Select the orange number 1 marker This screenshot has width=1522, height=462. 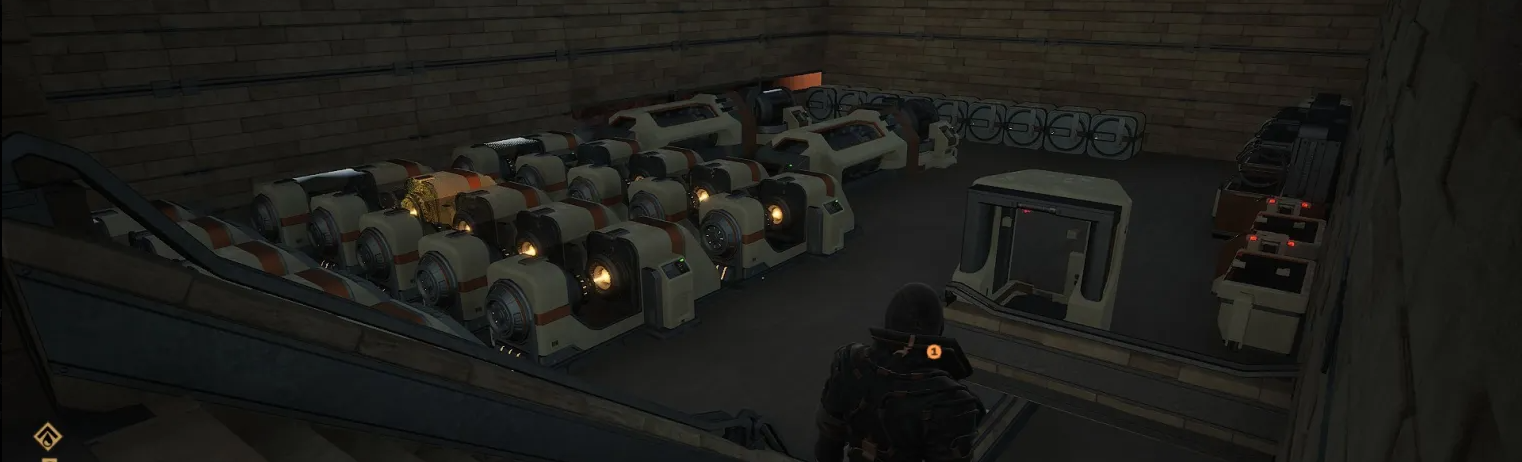934,351
